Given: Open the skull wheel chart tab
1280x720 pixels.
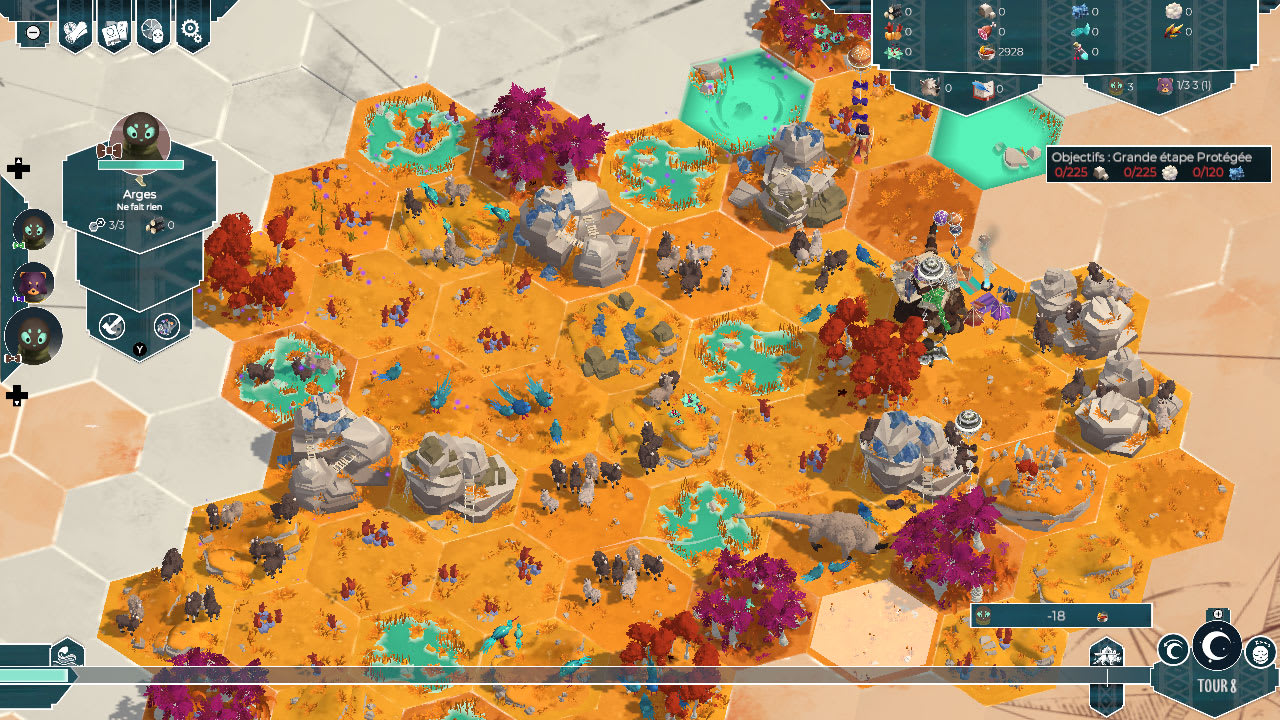Looking at the screenshot, I should pyautogui.click(x=153, y=31).
